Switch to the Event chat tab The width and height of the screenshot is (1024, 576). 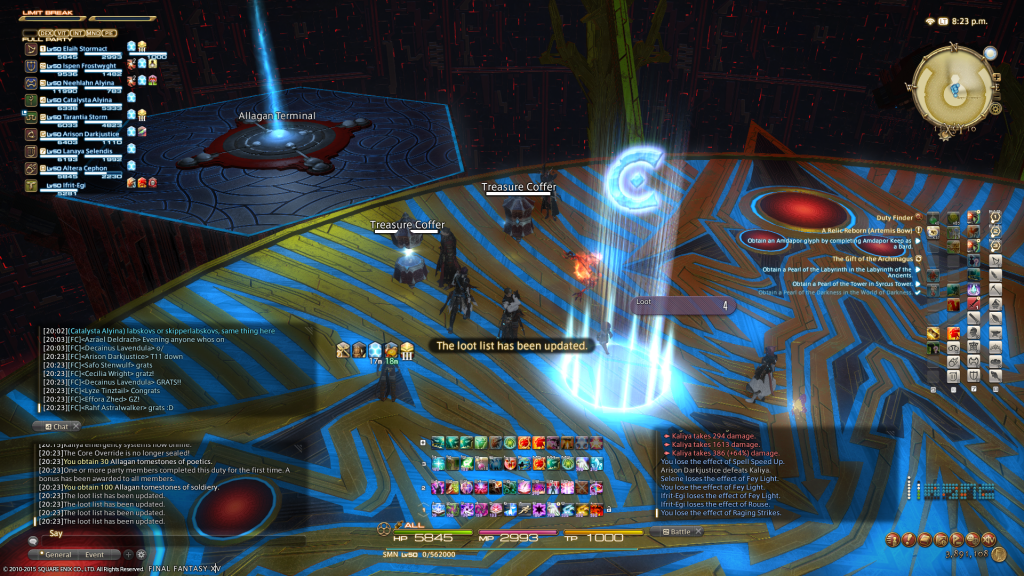click(94, 554)
